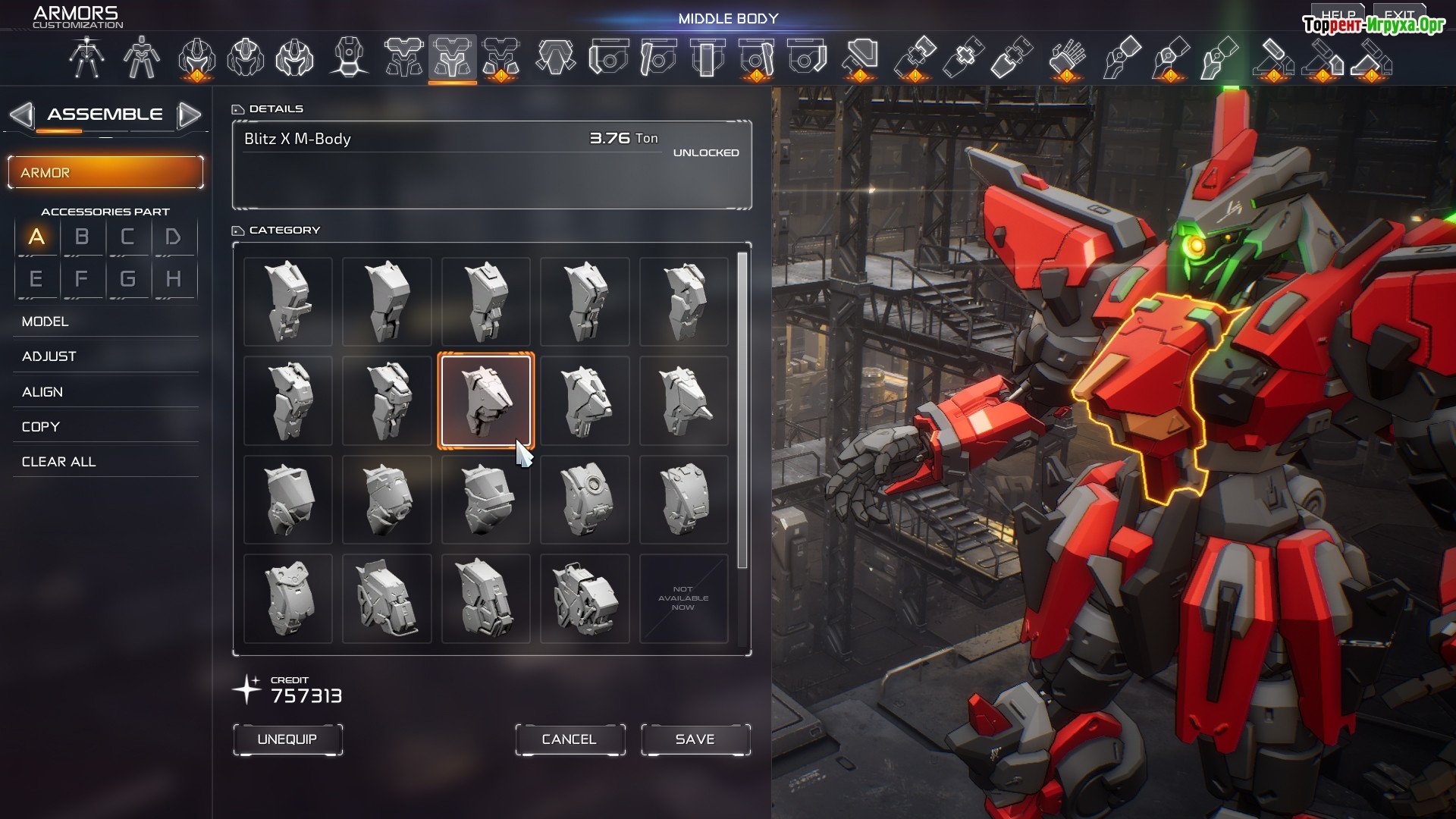Viewport: 1456px width, 819px height.
Task: Save the current armor configuration
Action: (695, 739)
